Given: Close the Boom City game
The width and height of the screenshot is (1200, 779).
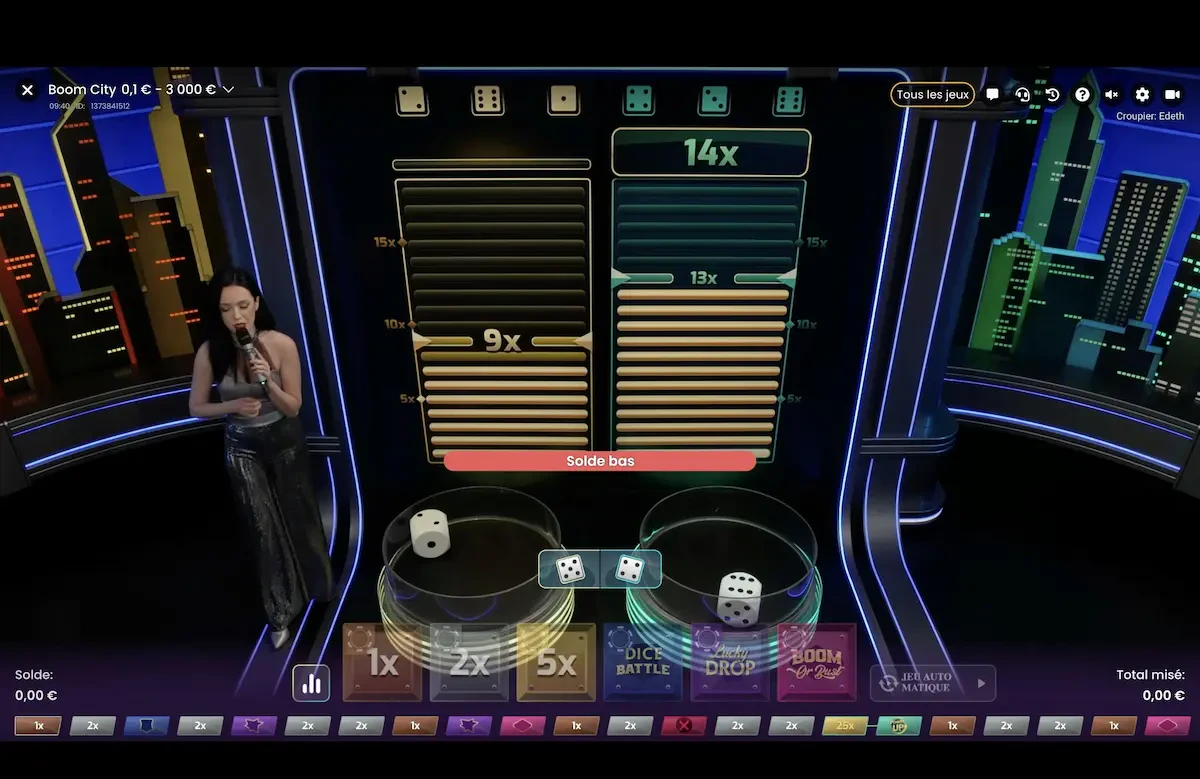Looking at the screenshot, I should coord(27,90).
